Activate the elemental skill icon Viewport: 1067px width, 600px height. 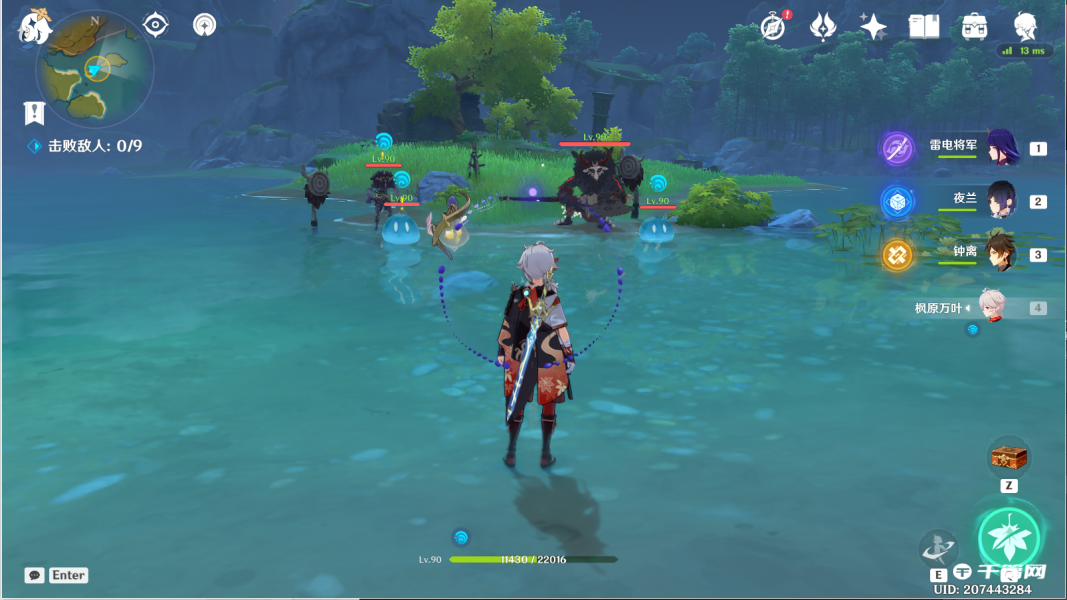pyautogui.click(x=938, y=548)
